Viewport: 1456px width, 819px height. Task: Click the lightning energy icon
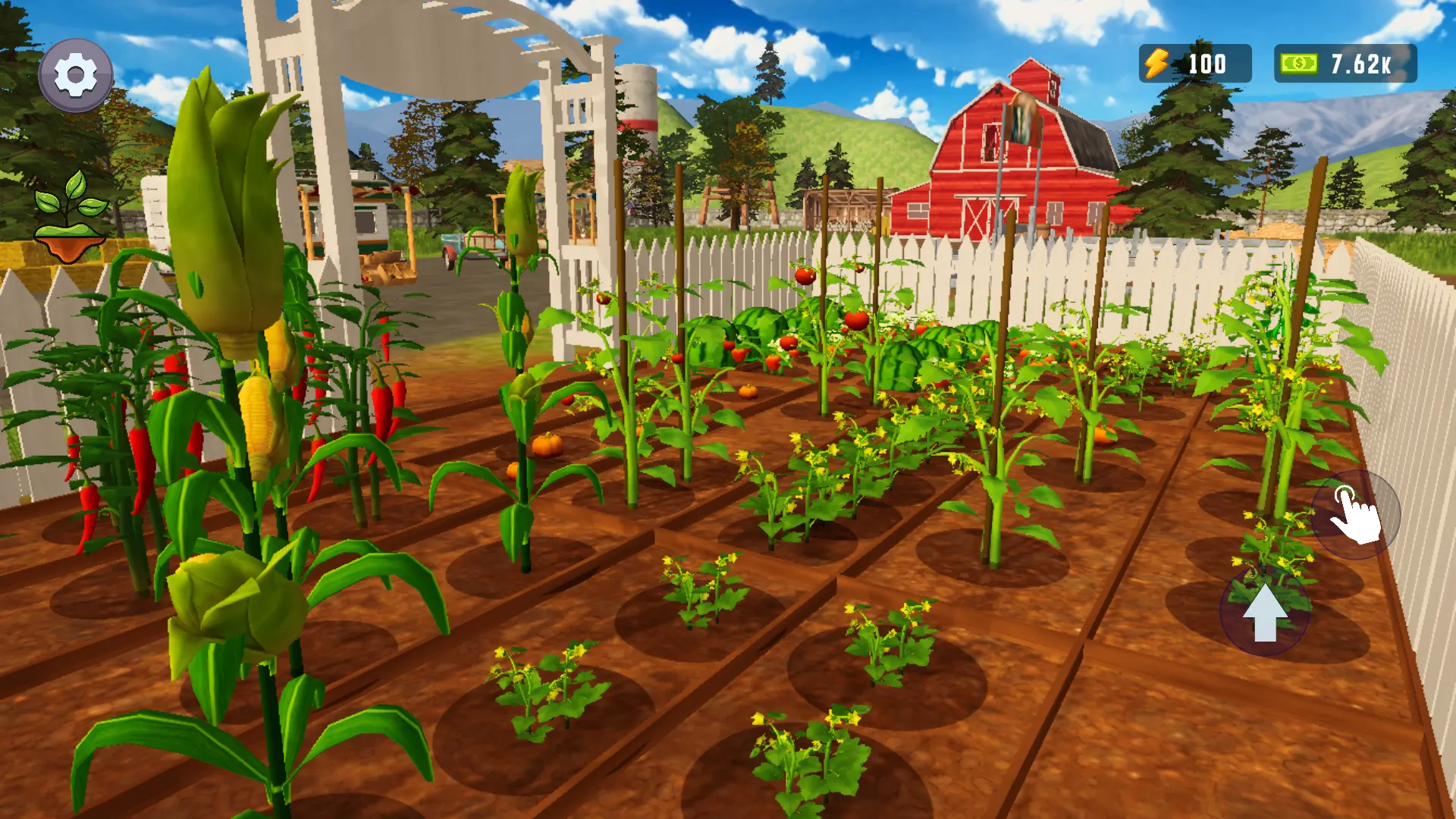(1157, 63)
